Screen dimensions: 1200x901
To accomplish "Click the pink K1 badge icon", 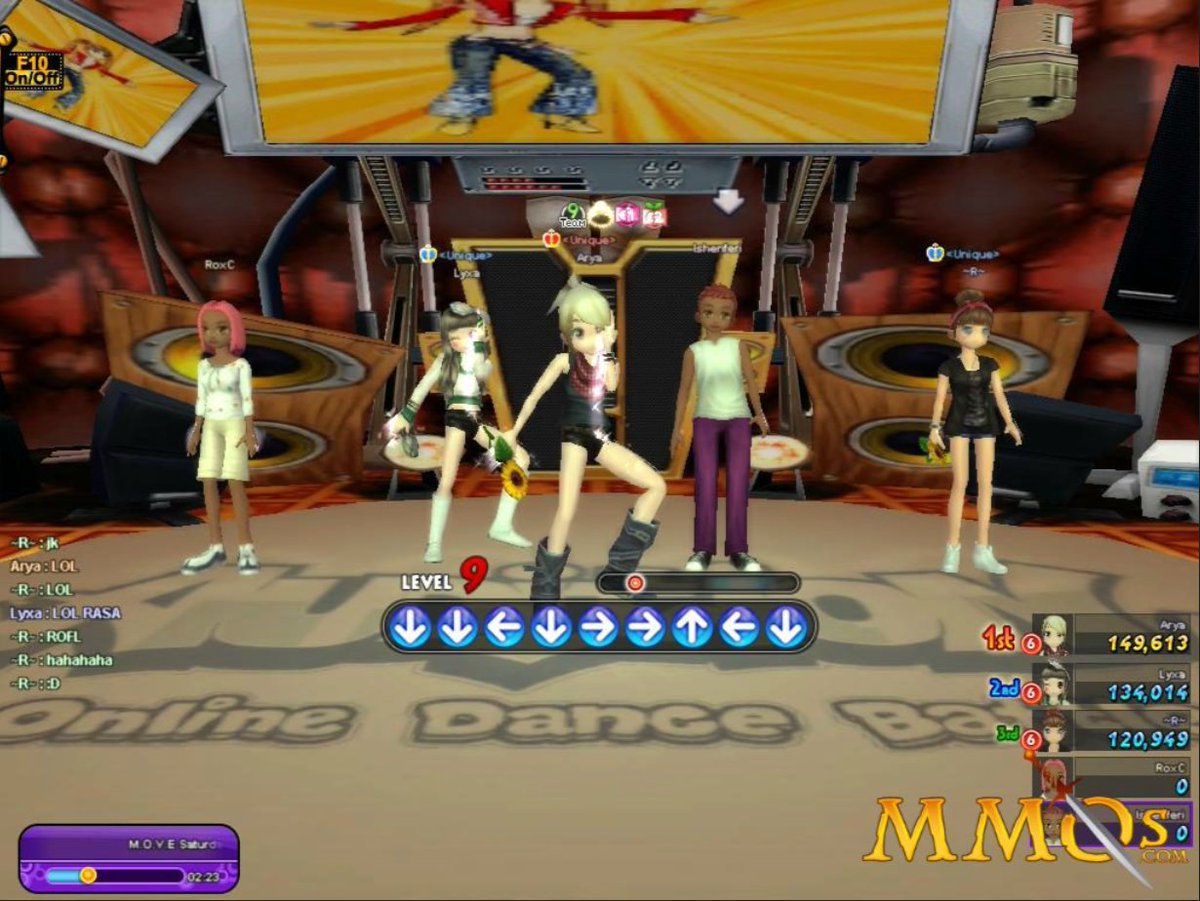I will tap(627, 214).
